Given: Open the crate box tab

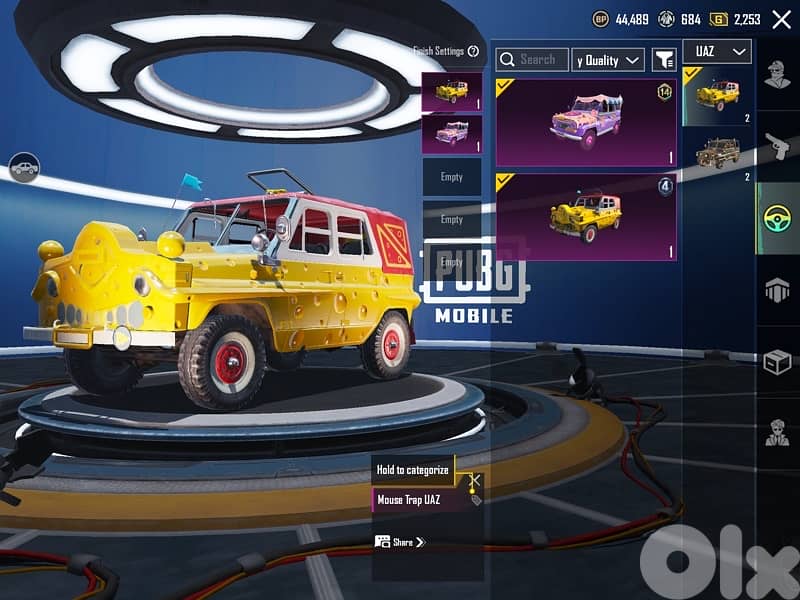Looking at the screenshot, I should point(777,362).
